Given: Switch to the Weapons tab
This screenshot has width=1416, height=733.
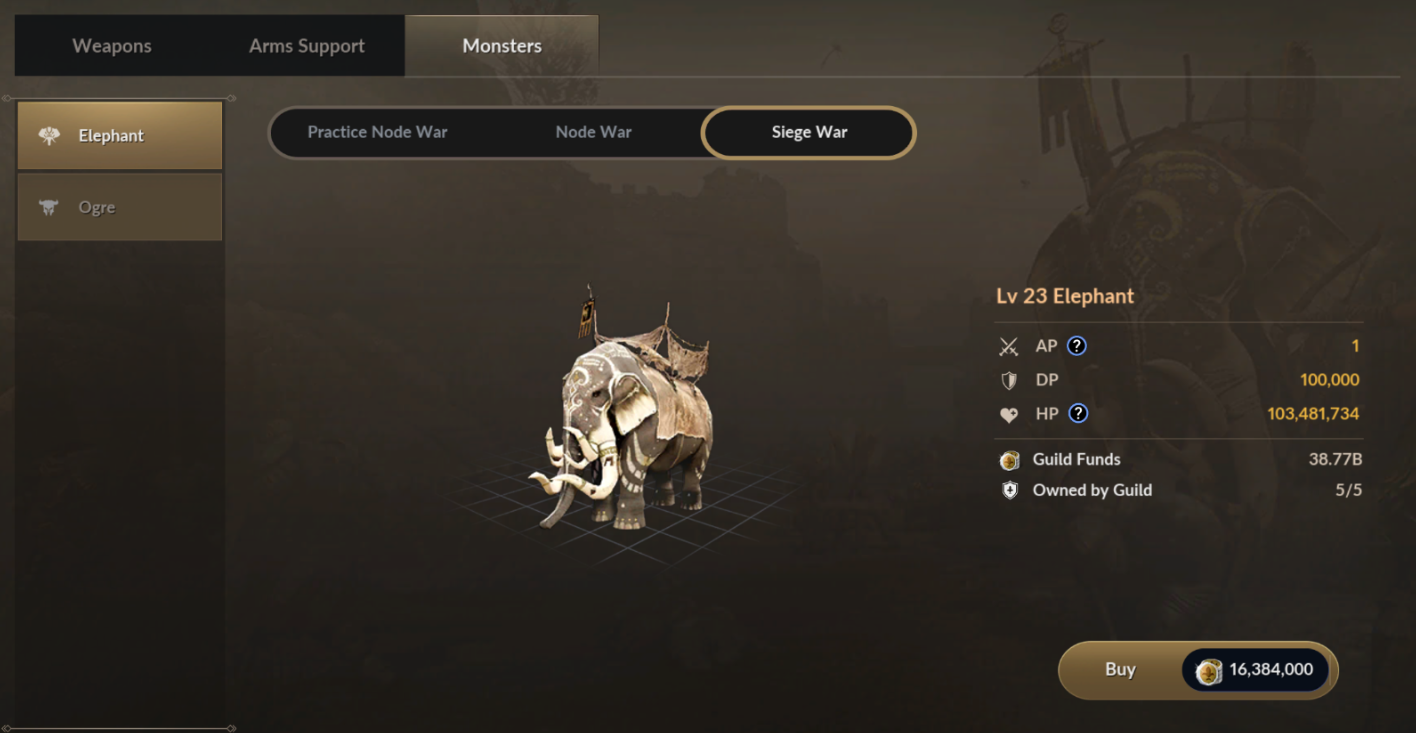Looking at the screenshot, I should pyautogui.click(x=112, y=46).
